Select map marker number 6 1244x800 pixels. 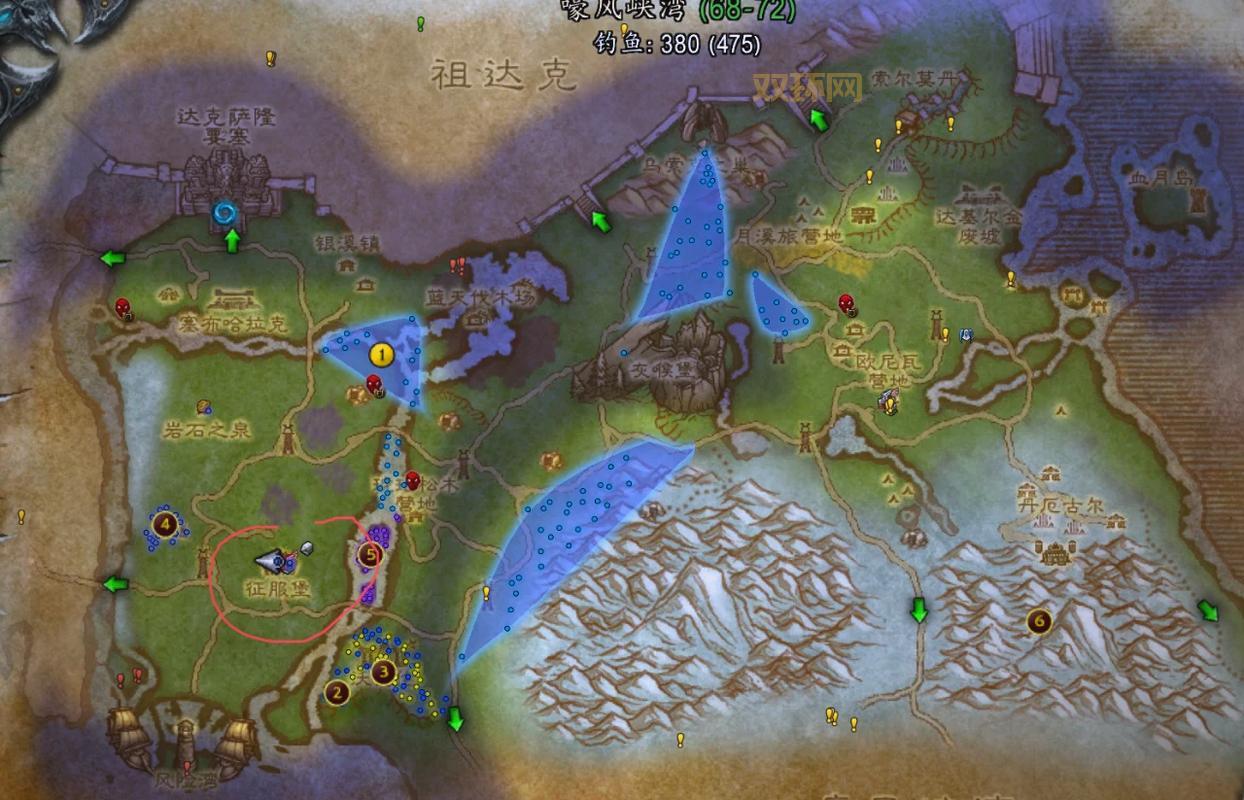click(1040, 622)
